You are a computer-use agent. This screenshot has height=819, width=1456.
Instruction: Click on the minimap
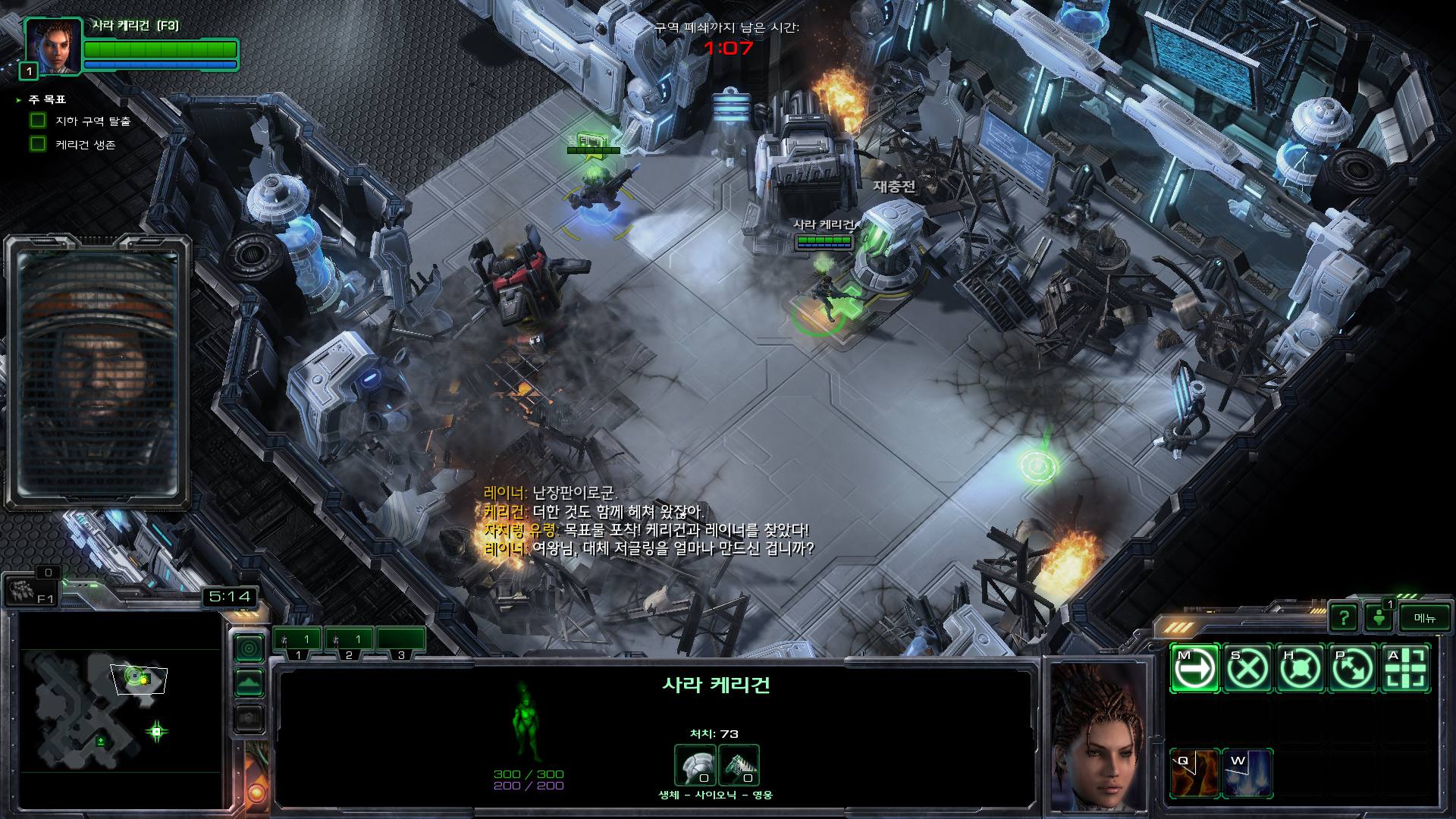pyautogui.click(x=114, y=709)
